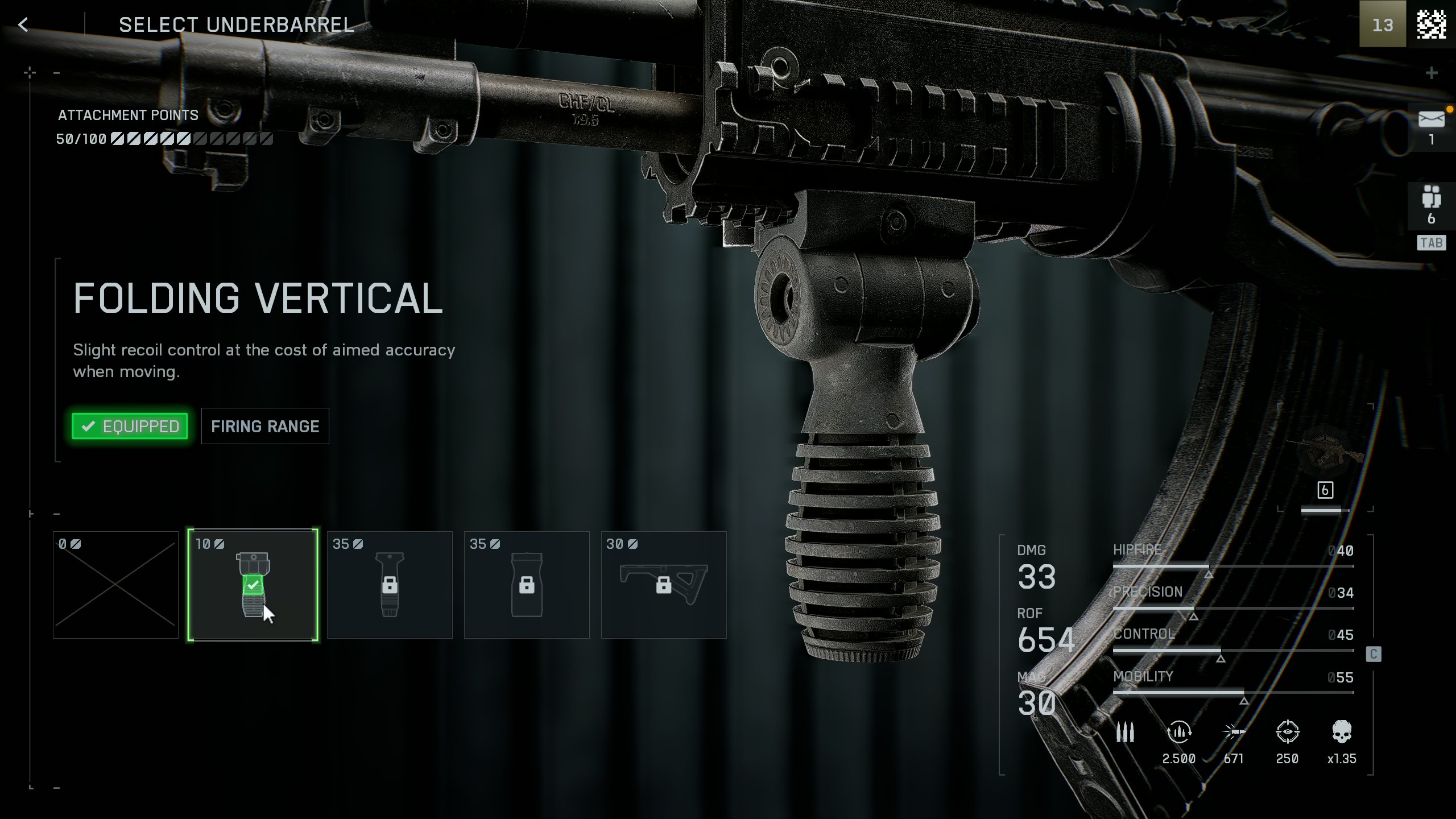Click the minus zoom control
The width and height of the screenshot is (1456, 819).
pyautogui.click(x=57, y=72)
